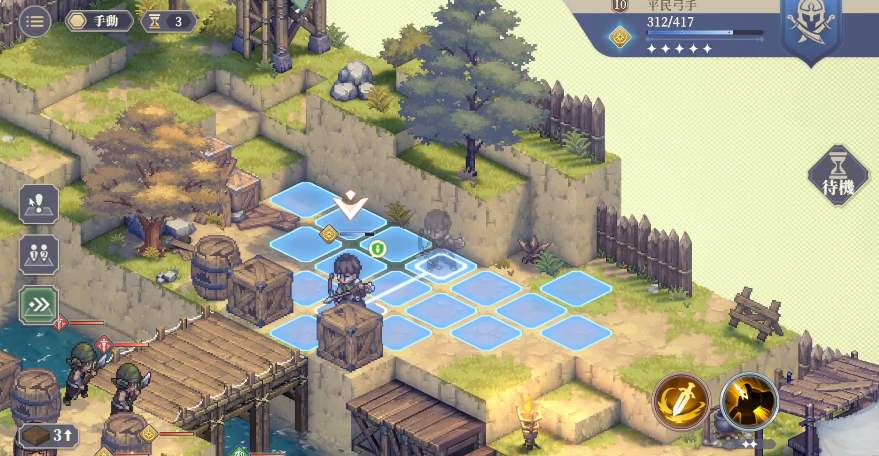Use the glowing figure special skill
879x456 pixels.
pos(749,402)
